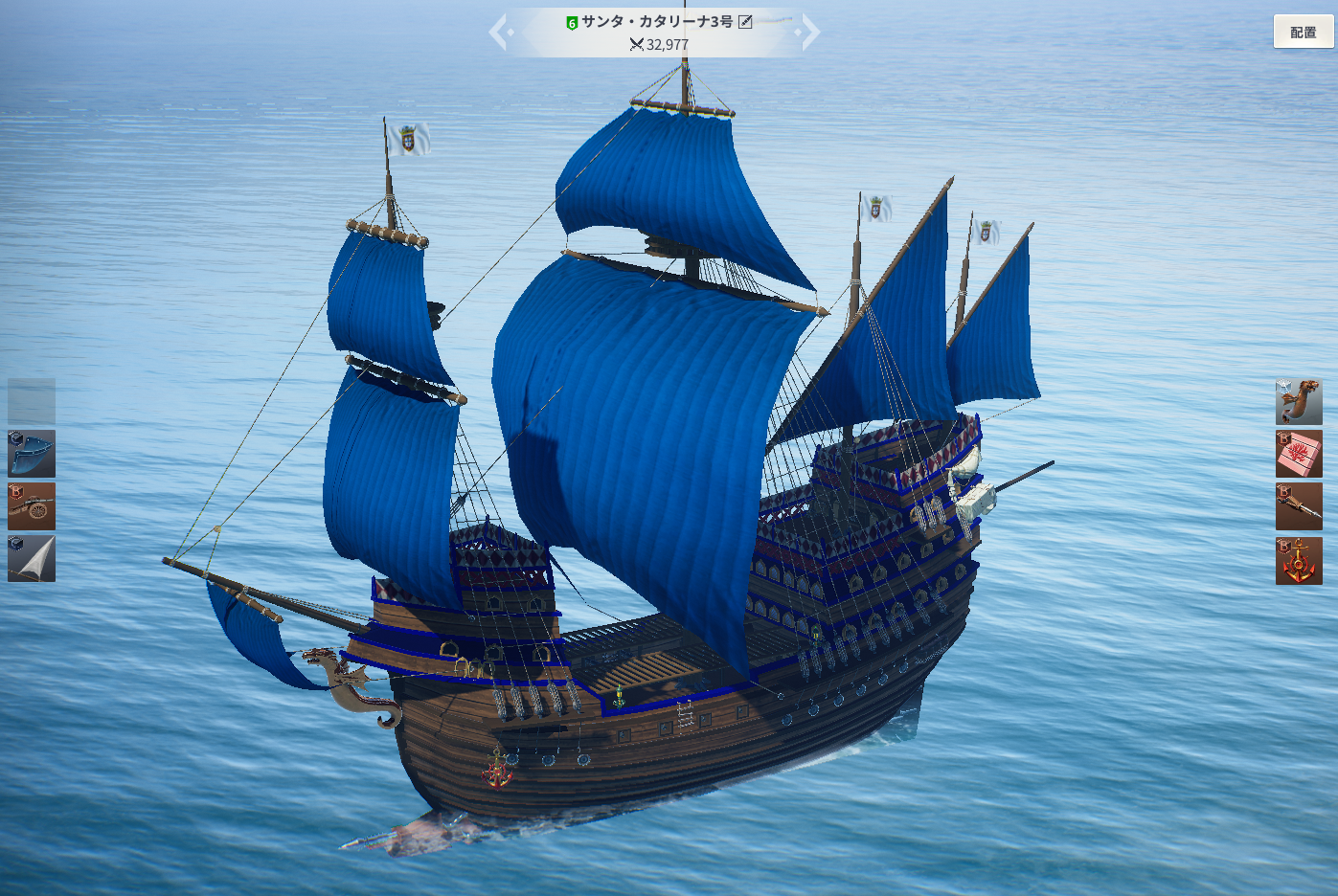Edit the ship name with the pencil icon

coord(745,21)
